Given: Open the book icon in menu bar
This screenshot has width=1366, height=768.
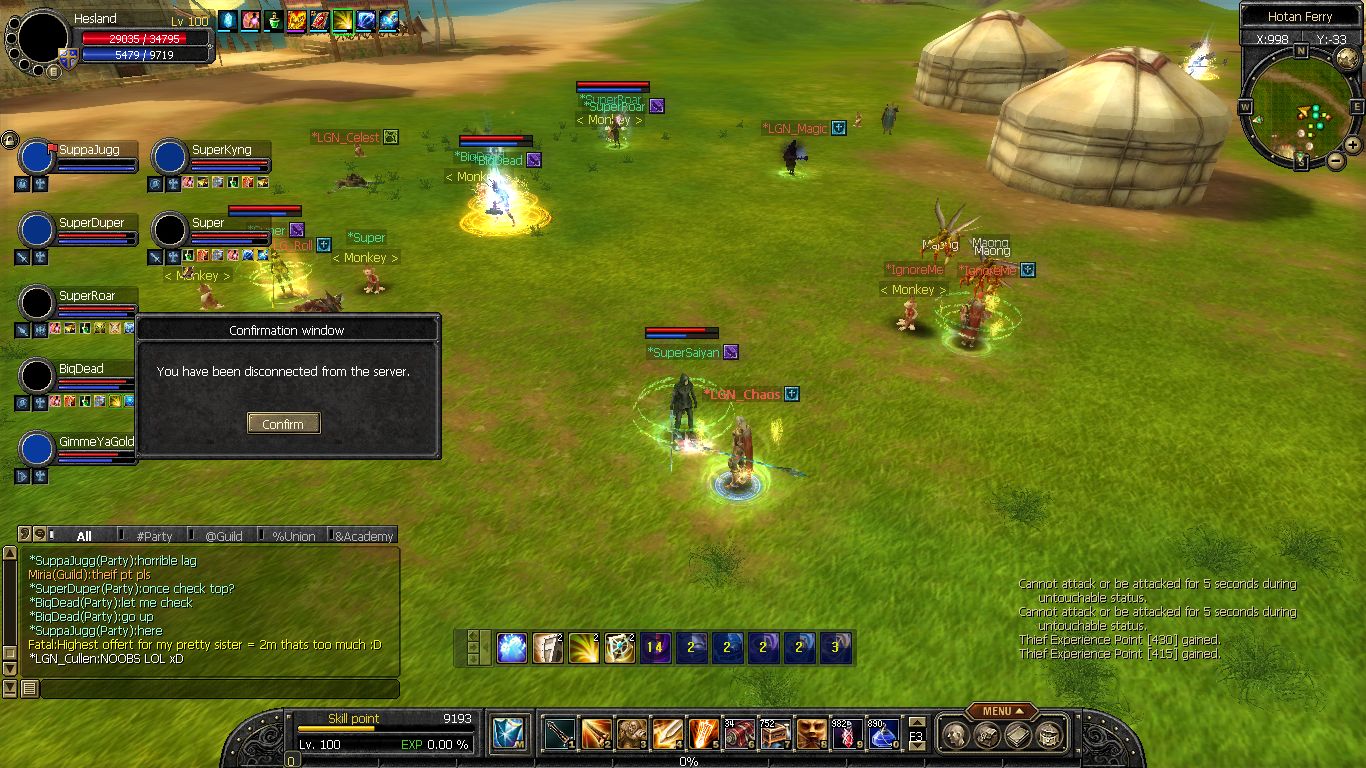Looking at the screenshot, I should (1018, 735).
